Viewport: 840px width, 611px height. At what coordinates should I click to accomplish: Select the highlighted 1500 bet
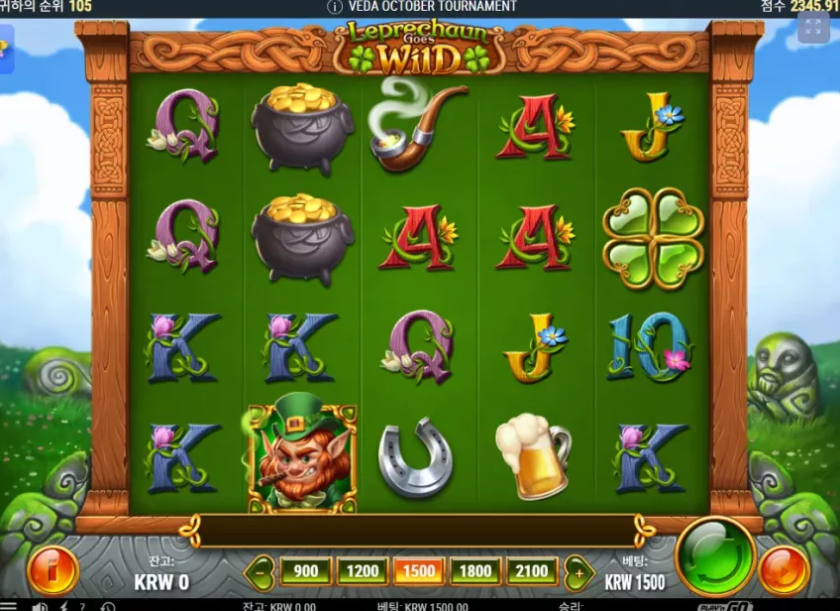419,571
